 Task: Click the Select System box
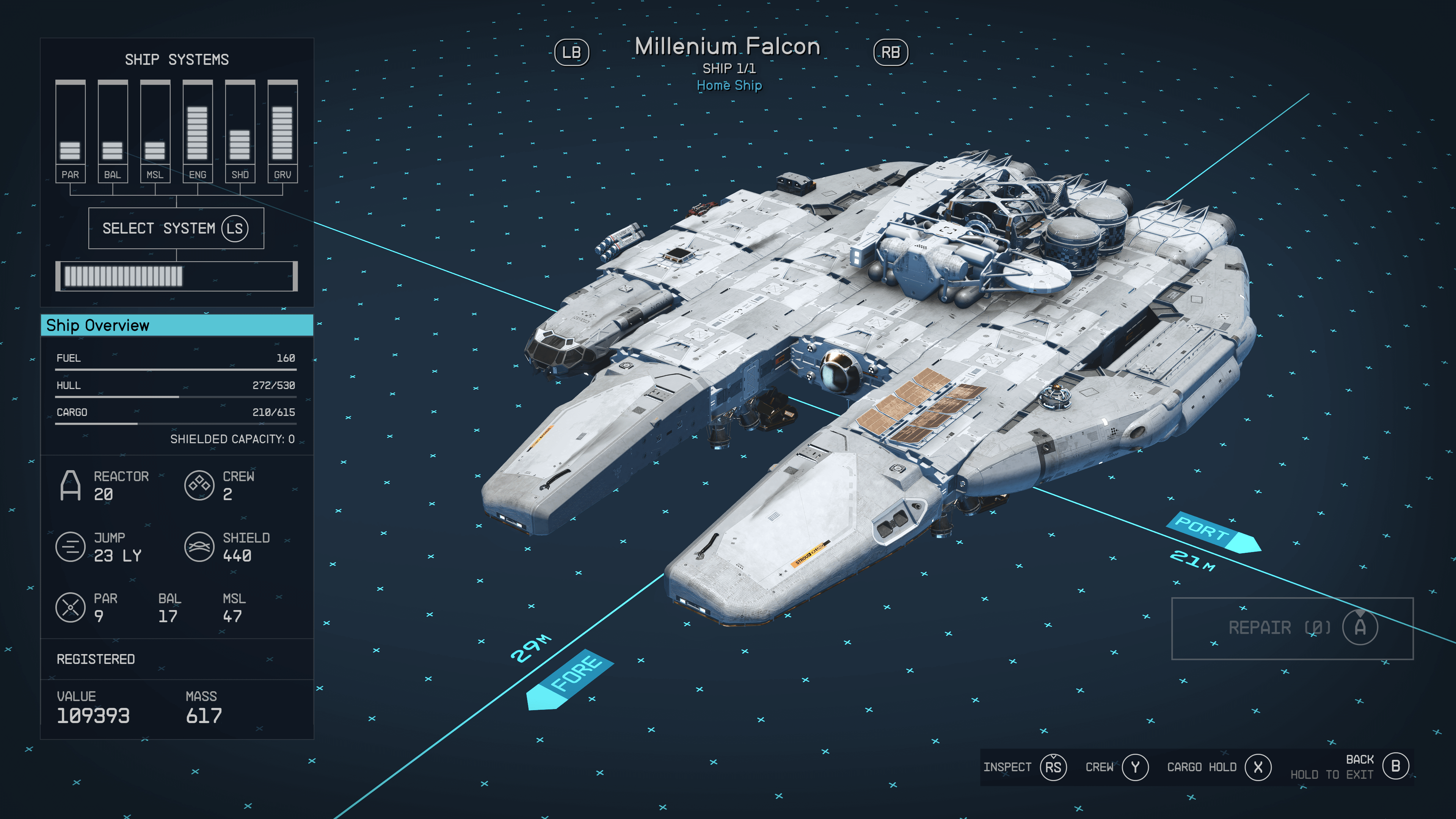(x=176, y=228)
